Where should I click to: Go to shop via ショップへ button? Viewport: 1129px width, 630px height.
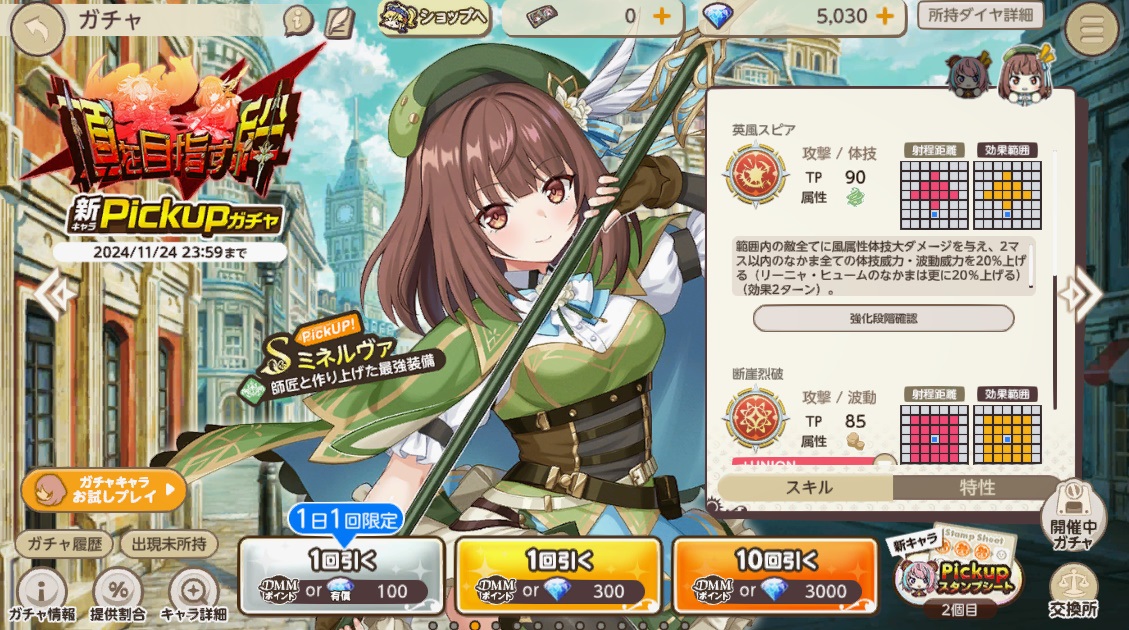(433, 16)
